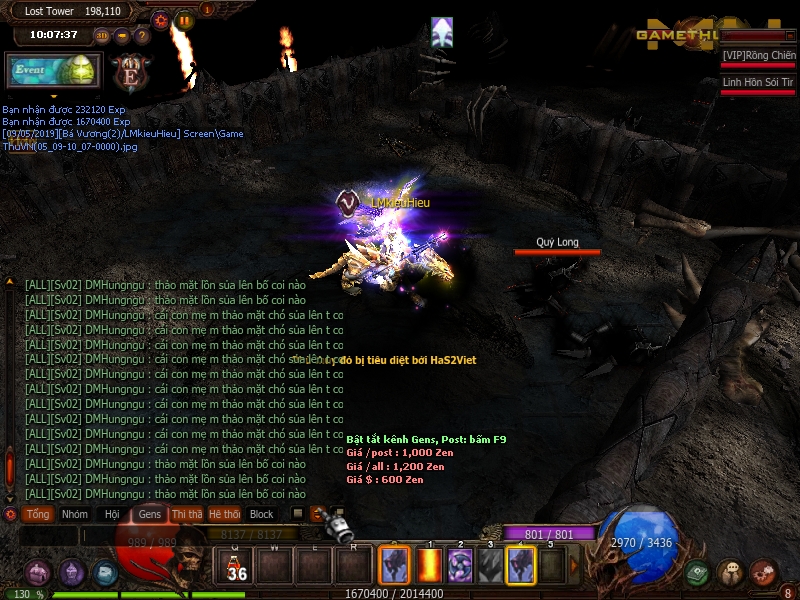
Task: Click the orange arrow beside the skill bar
Action: pyautogui.click(x=575, y=566)
